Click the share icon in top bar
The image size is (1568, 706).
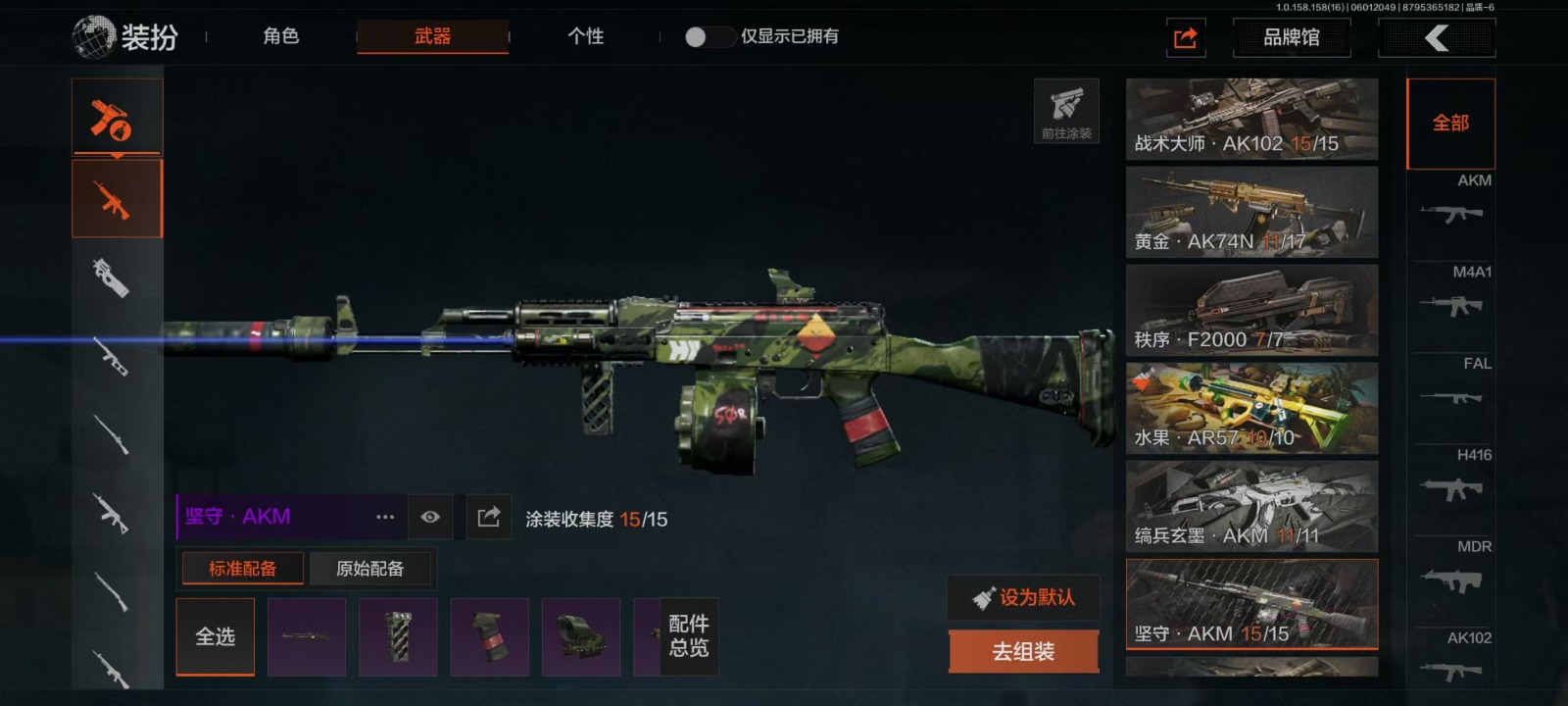1185,37
